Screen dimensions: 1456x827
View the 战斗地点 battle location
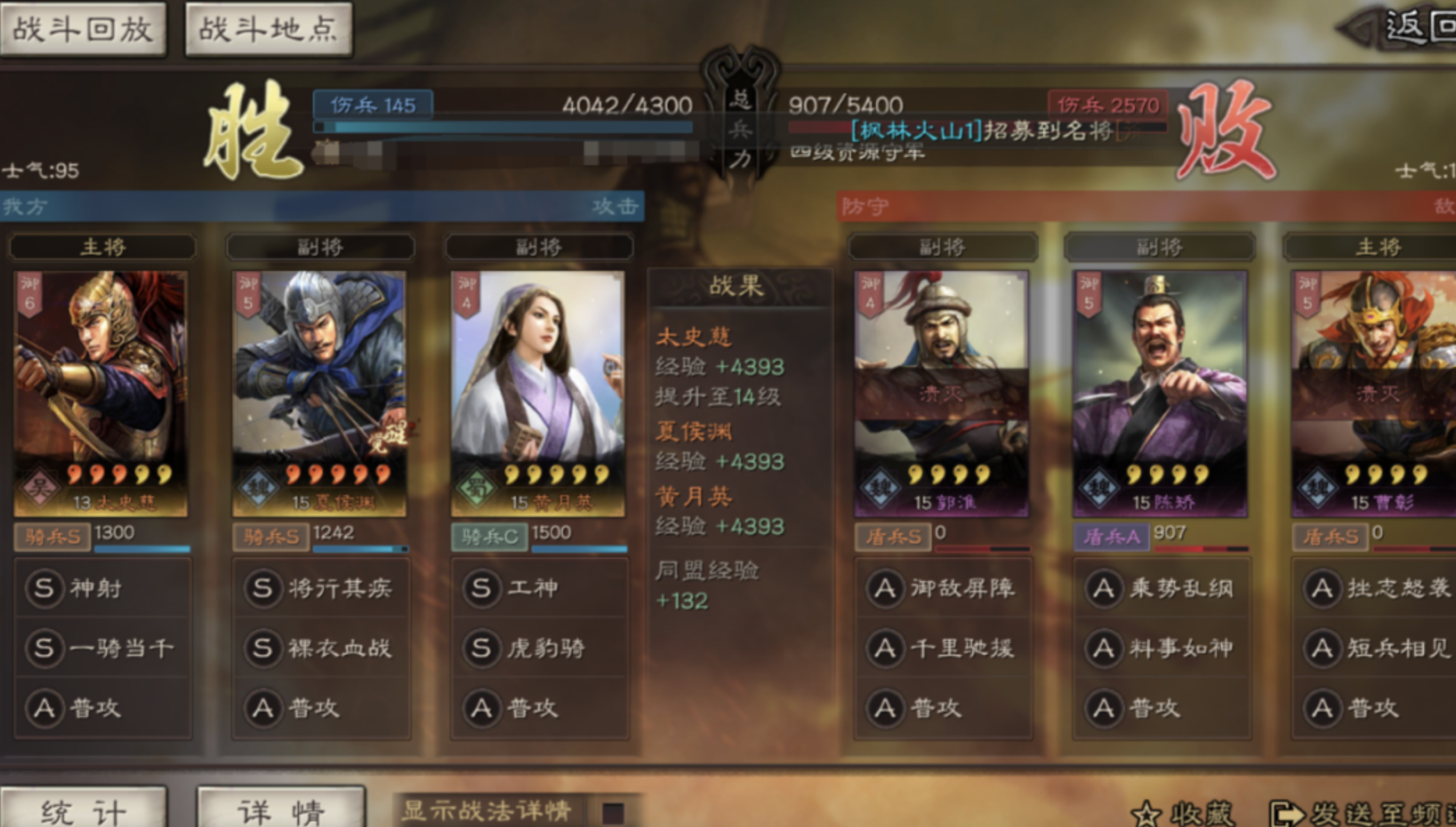coord(268,31)
